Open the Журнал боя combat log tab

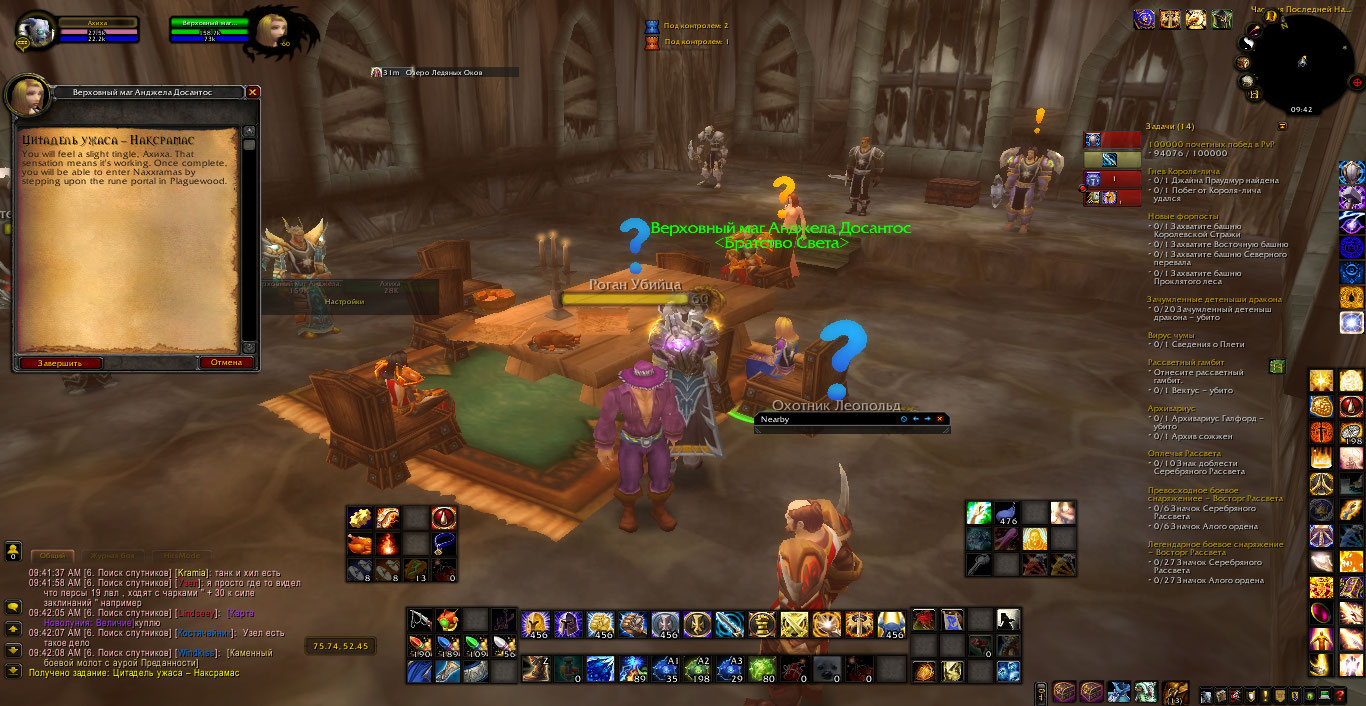tap(112, 555)
